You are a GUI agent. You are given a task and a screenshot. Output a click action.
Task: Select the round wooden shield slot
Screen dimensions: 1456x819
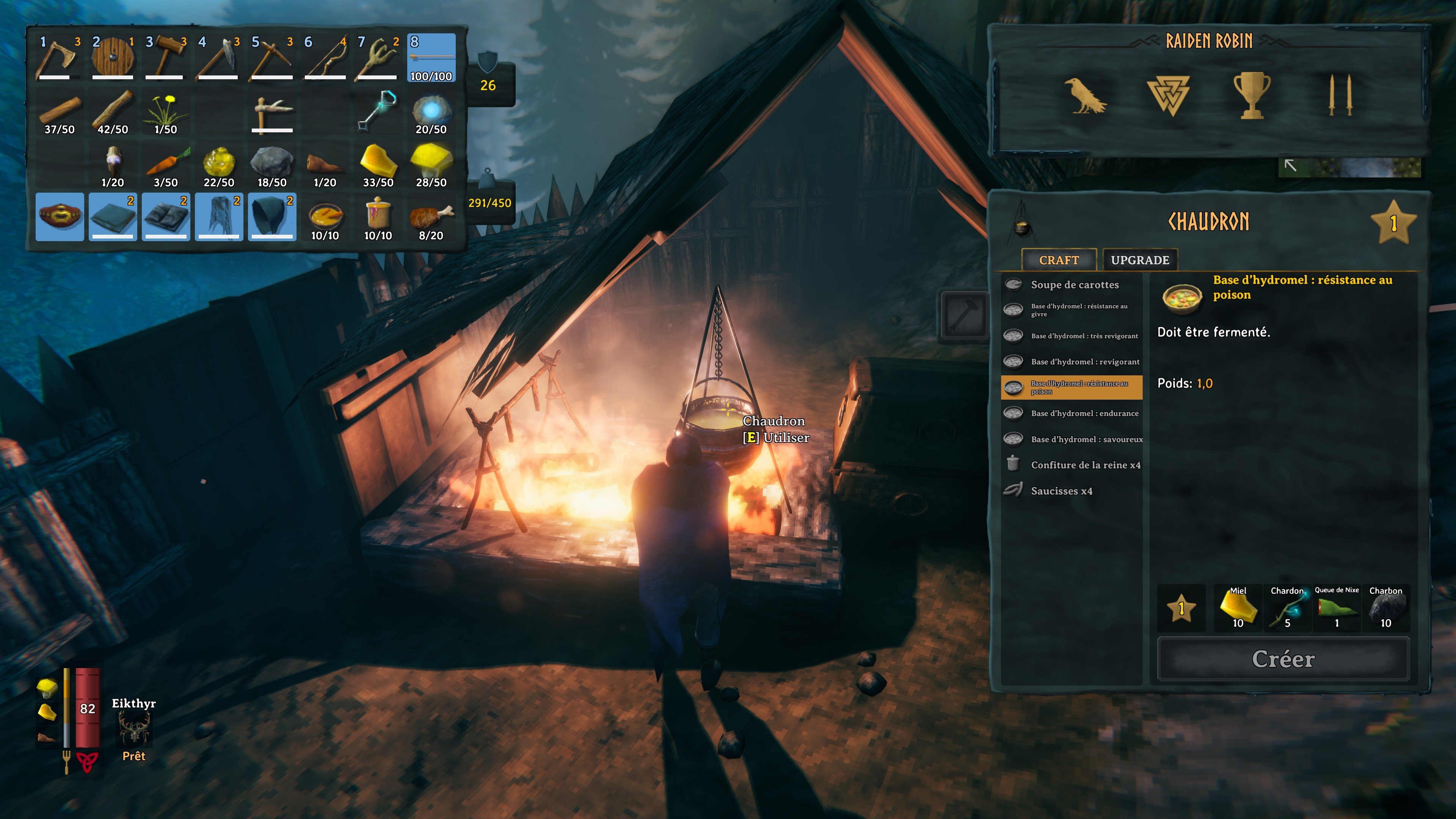(113, 58)
